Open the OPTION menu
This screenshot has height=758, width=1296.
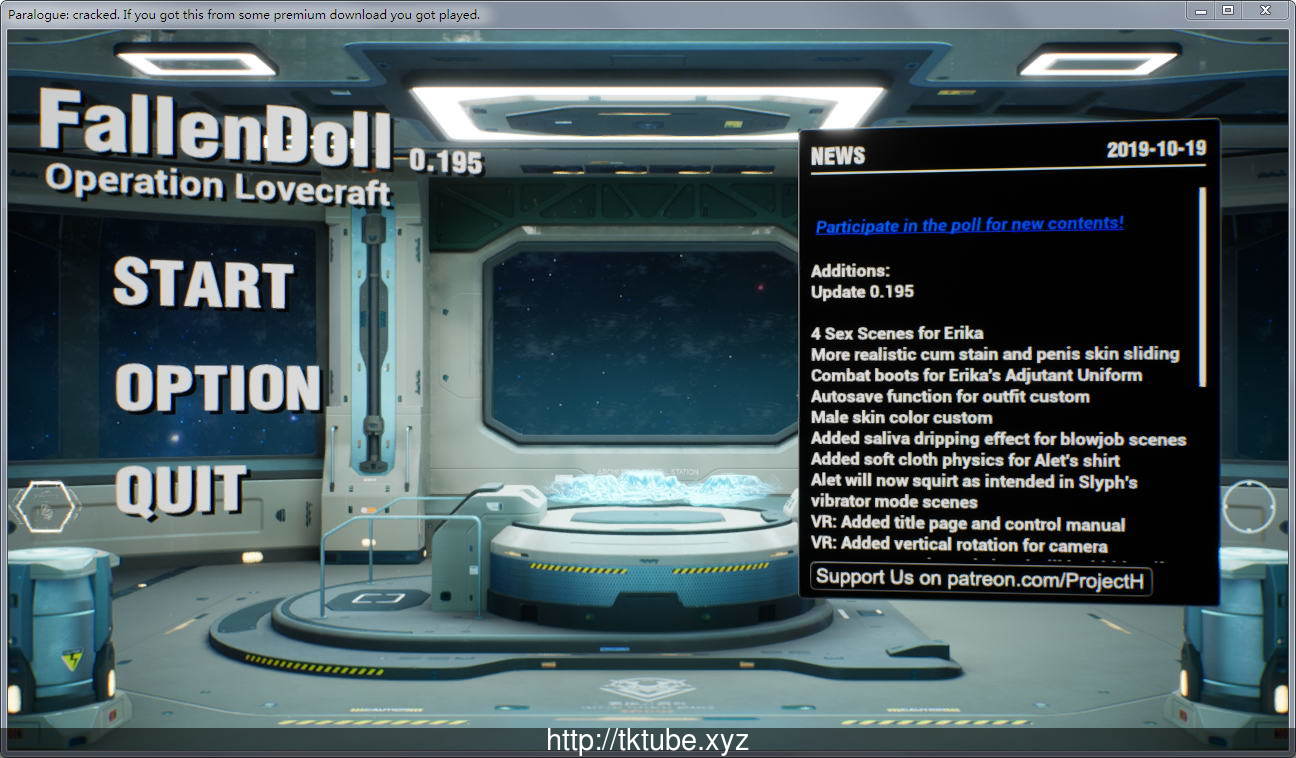217,387
